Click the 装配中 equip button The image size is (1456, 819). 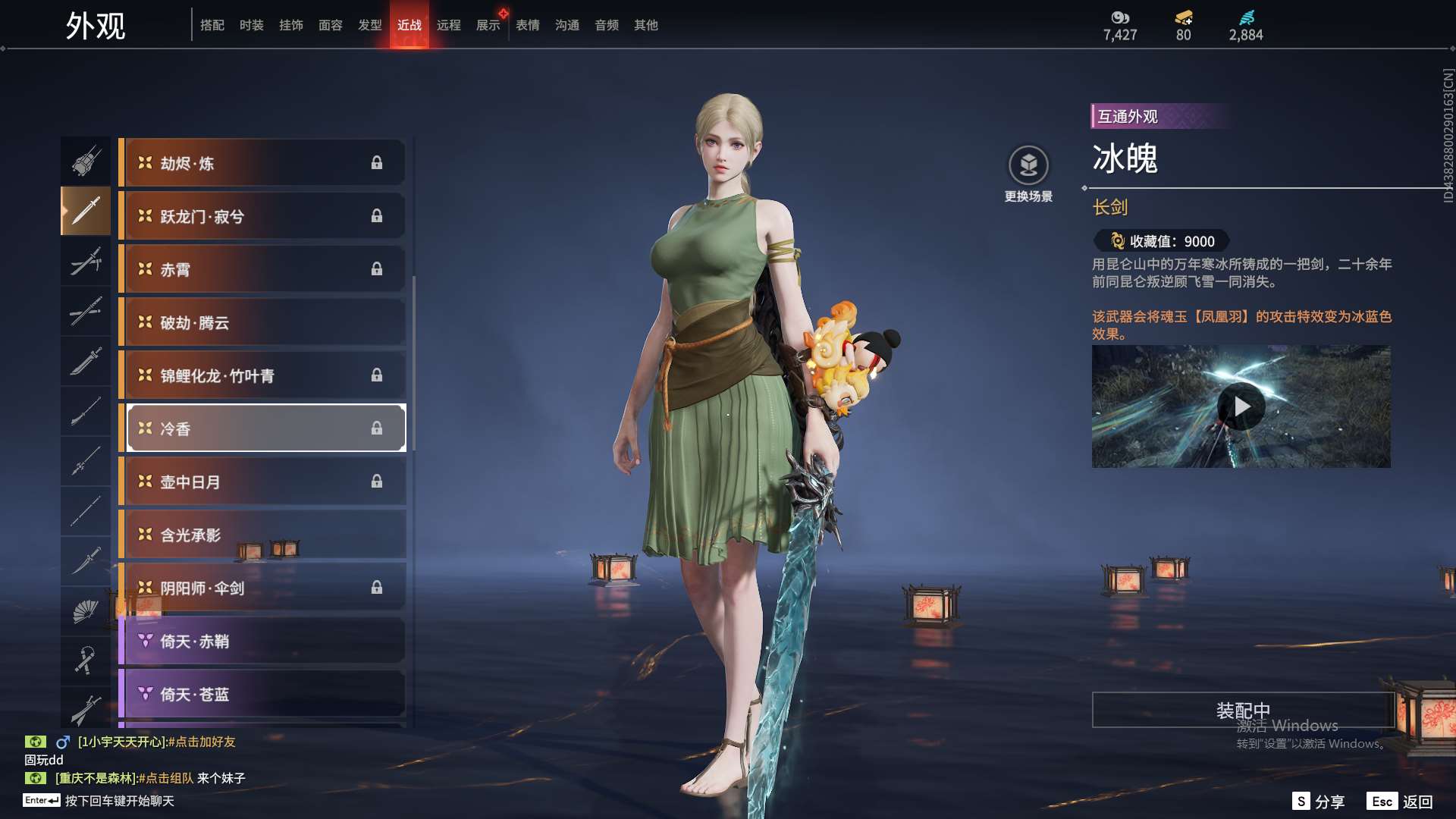[x=1242, y=711]
